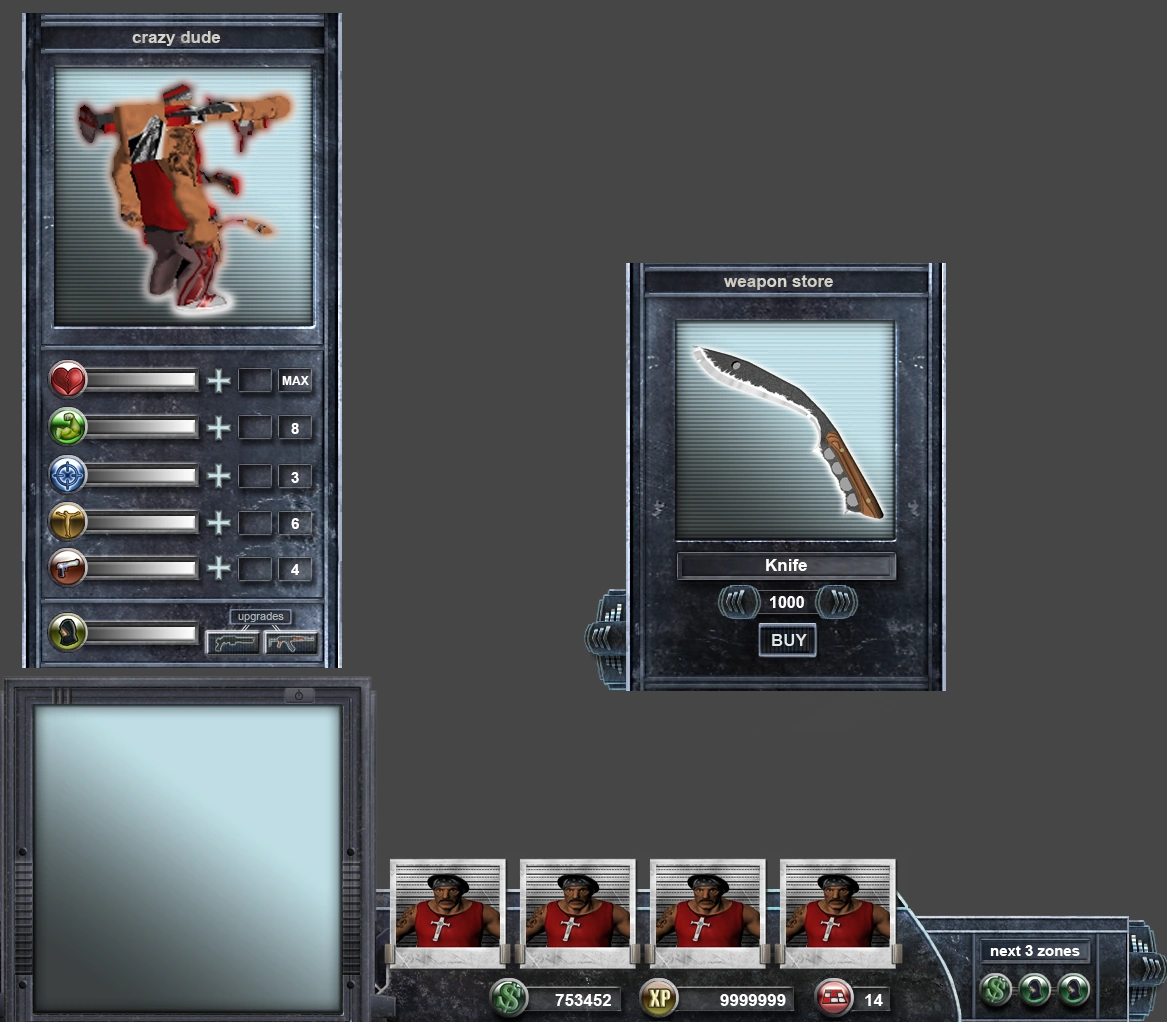This screenshot has height=1022, width=1167.
Task: Add a point to the golden body stat
Action: (x=218, y=523)
